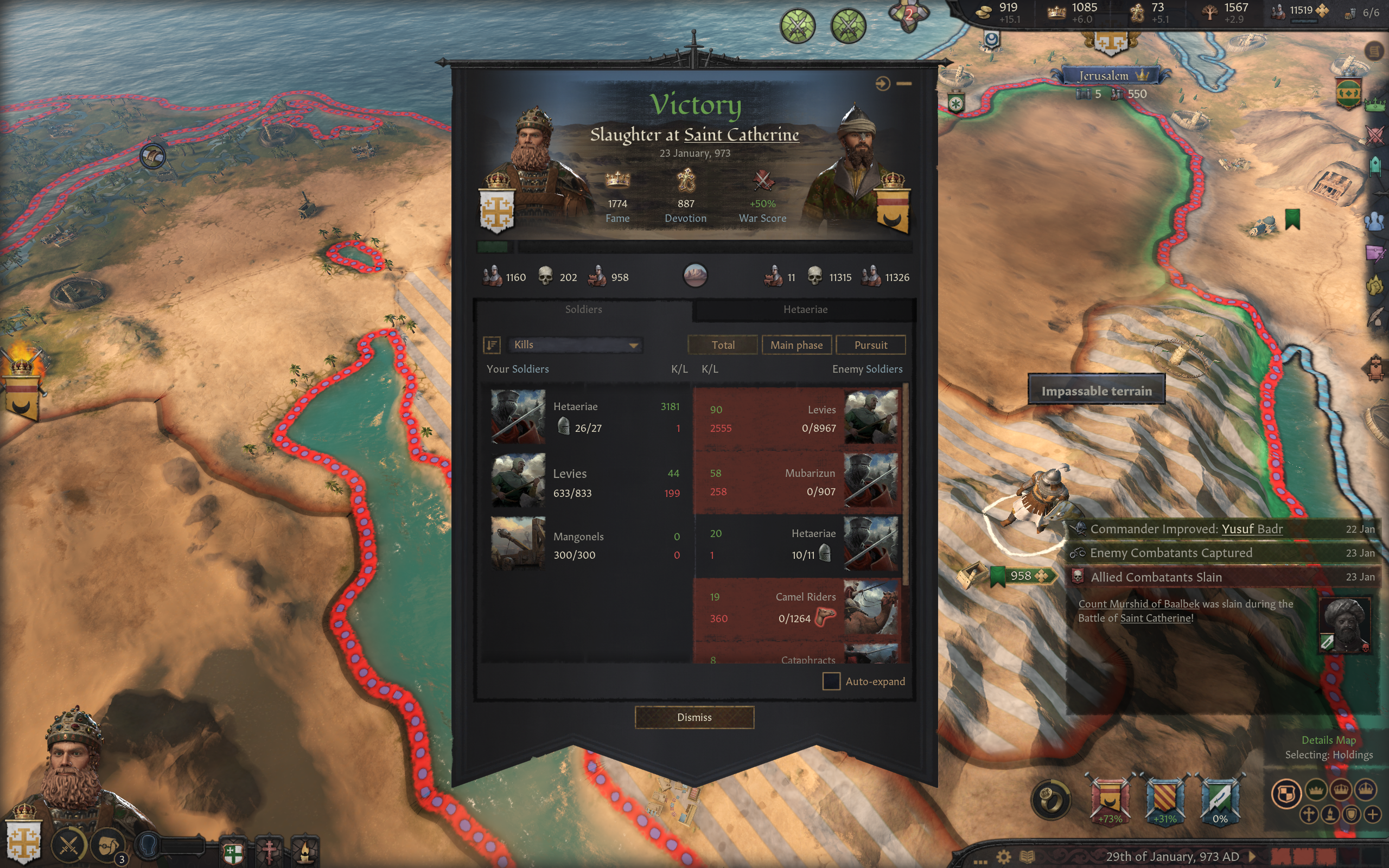The height and width of the screenshot is (868, 1389).
Task: Toggle the Auto-expand checkbox
Action: coord(831,681)
